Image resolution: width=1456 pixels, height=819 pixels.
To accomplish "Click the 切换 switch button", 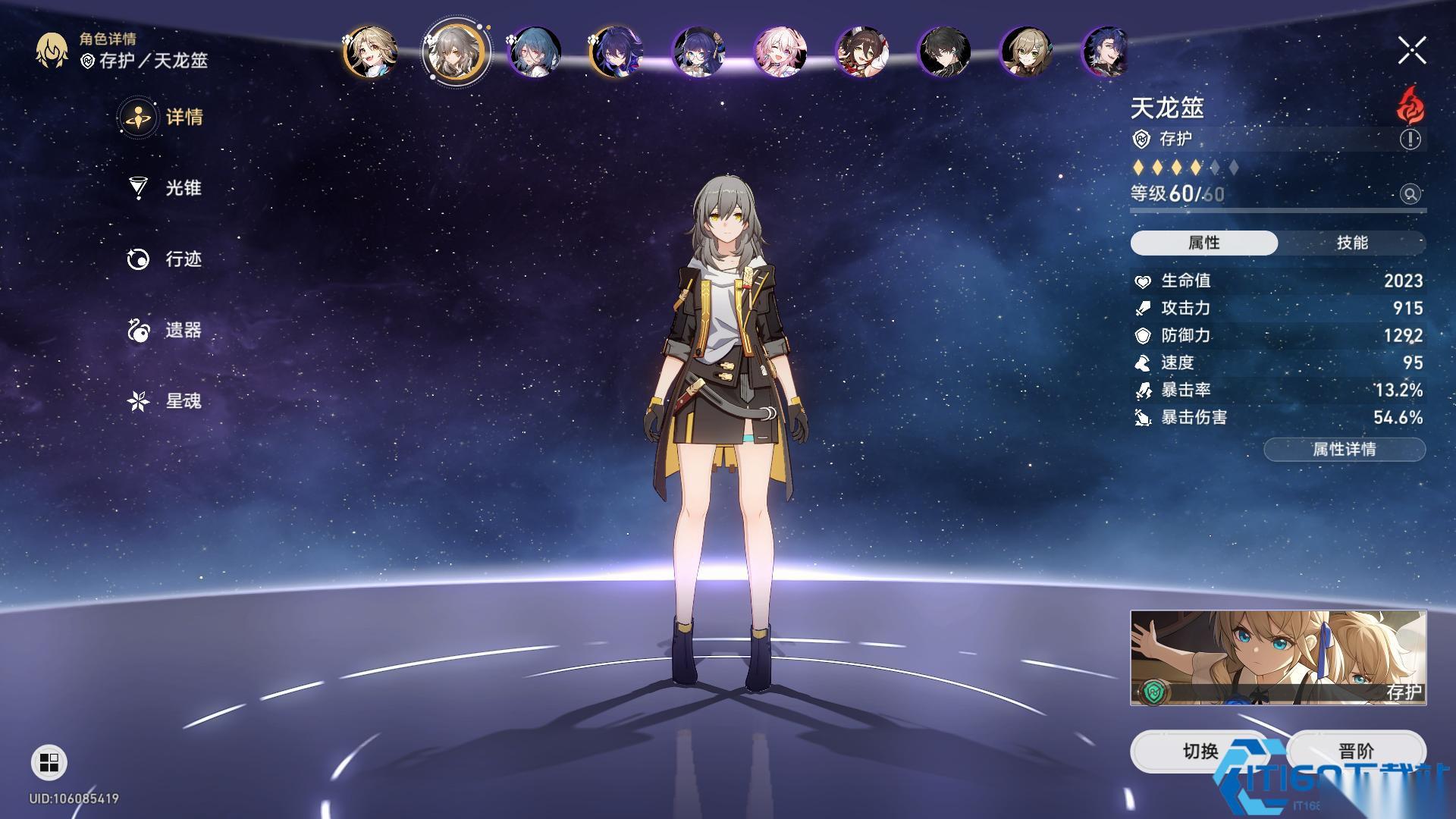I will pyautogui.click(x=1200, y=752).
